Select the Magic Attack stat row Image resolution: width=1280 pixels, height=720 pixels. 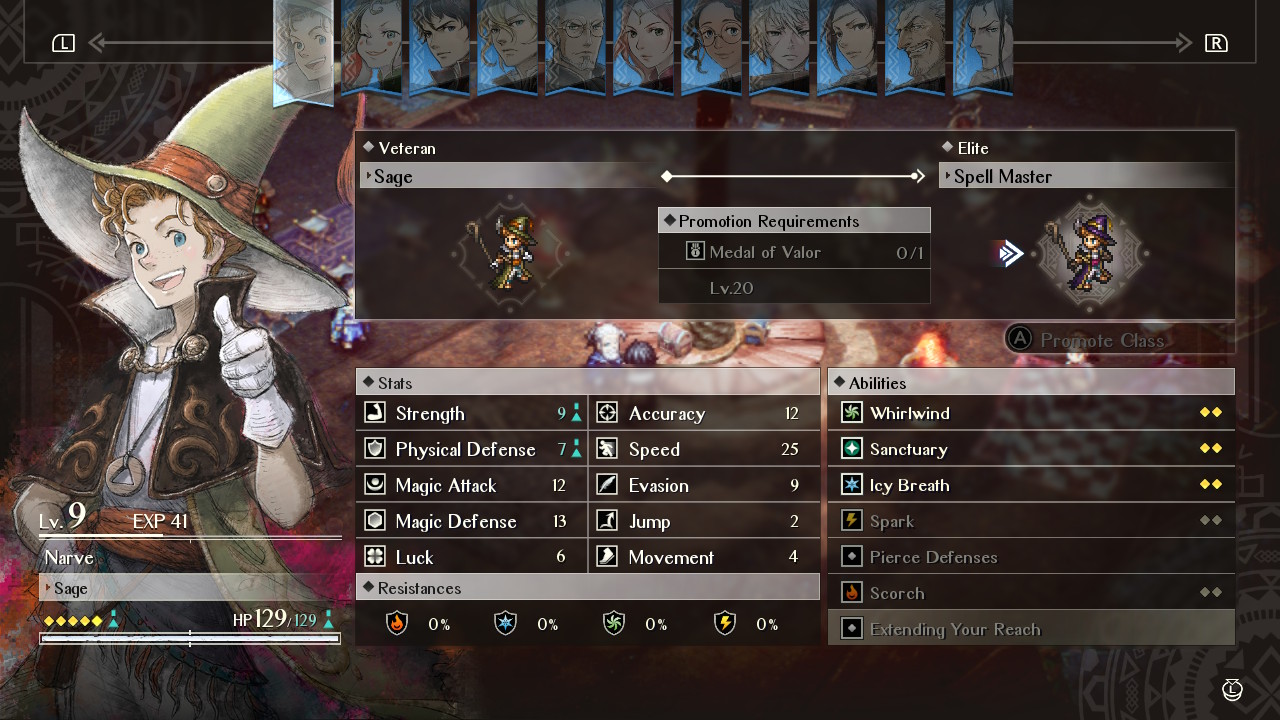pyautogui.click(x=471, y=485)
